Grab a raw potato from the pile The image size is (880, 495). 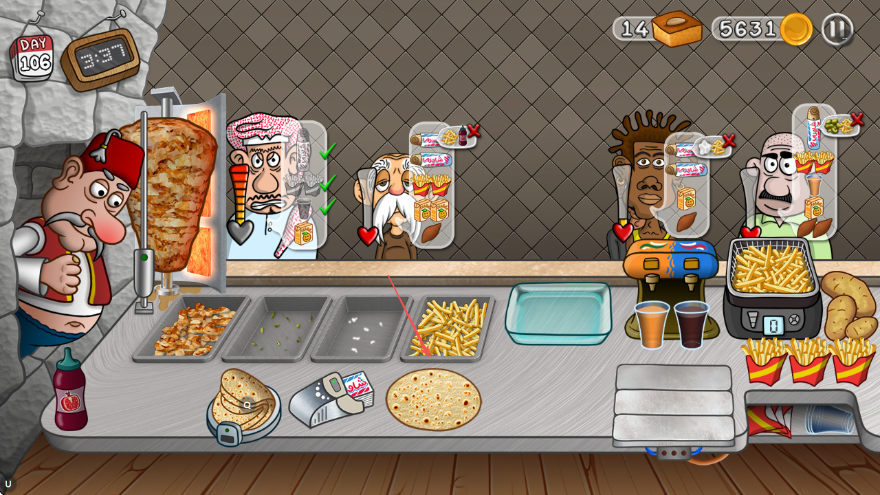point(847,303)
